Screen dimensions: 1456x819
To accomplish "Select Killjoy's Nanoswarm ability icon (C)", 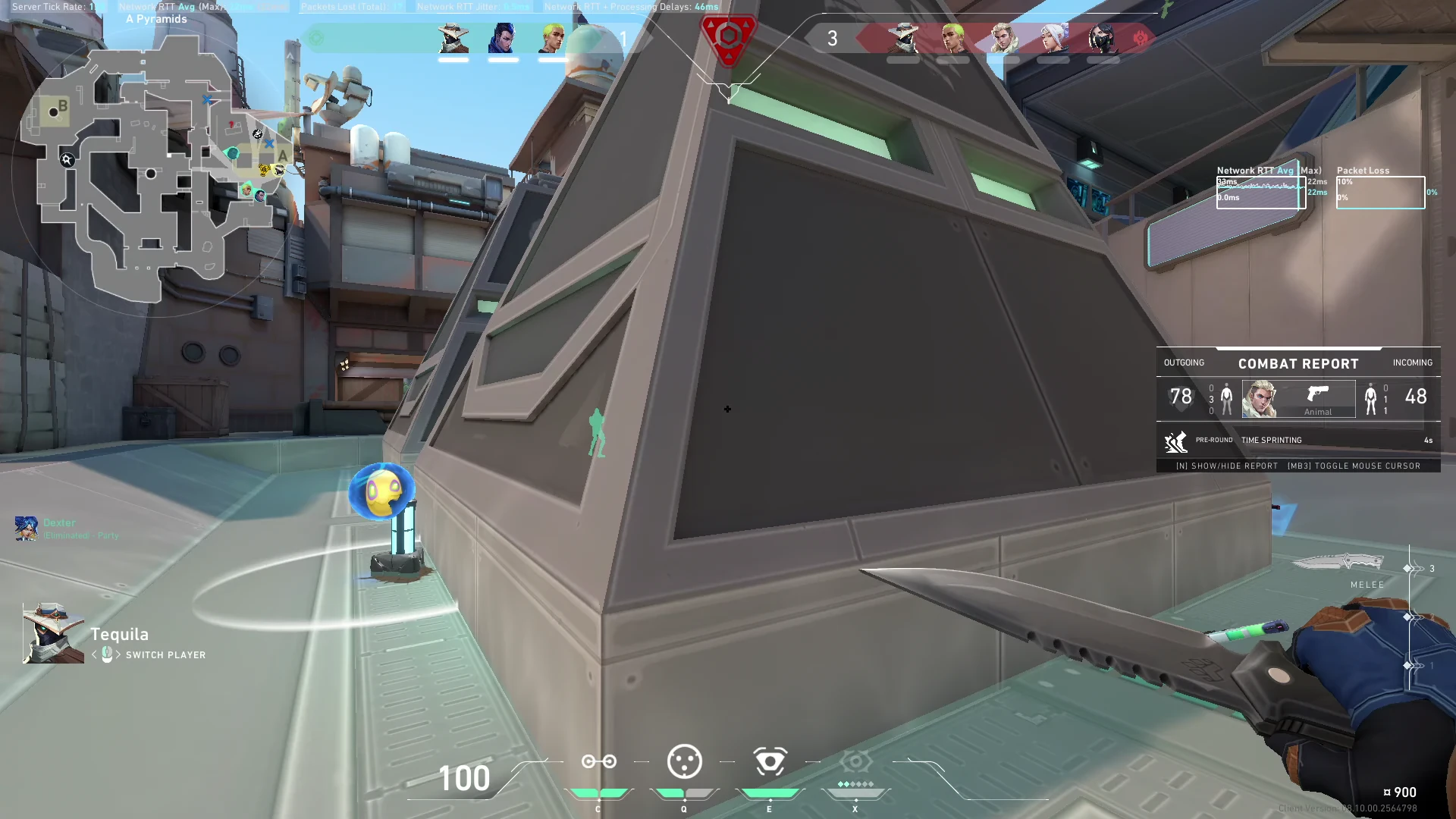I will click(598, 762).
